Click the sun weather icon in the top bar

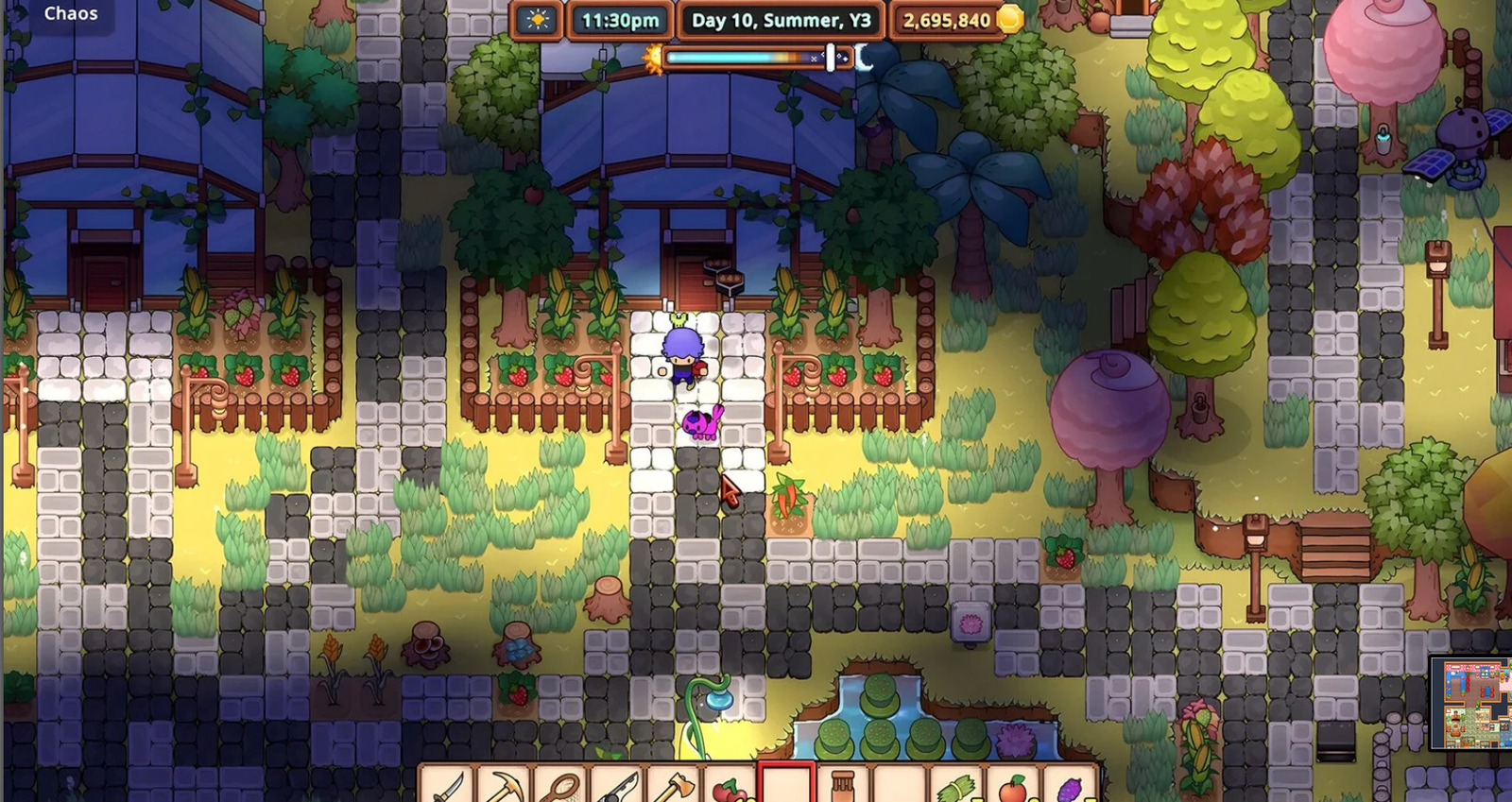click(x=536, y=19)
